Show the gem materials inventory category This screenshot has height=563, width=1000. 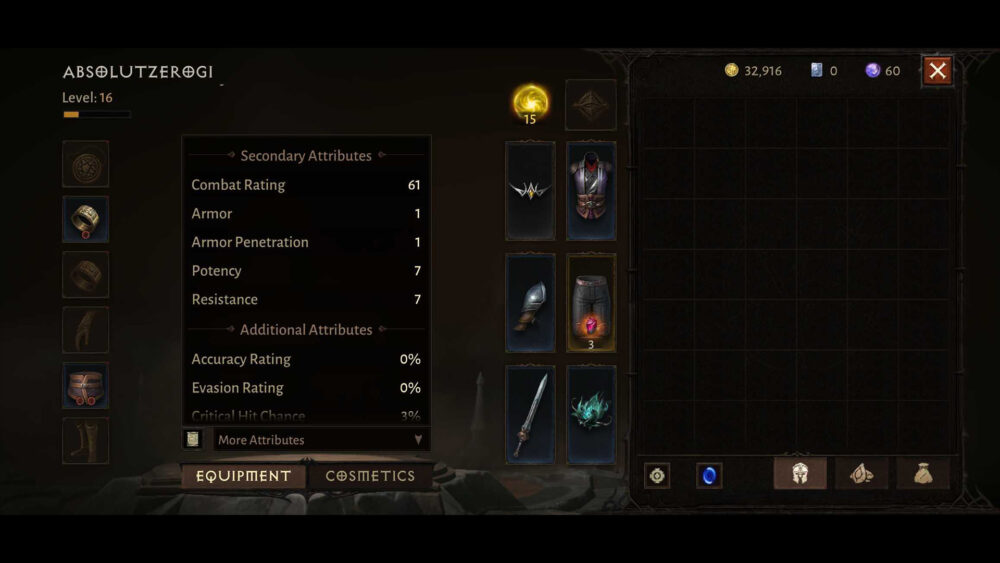click(x=861, y=474)
